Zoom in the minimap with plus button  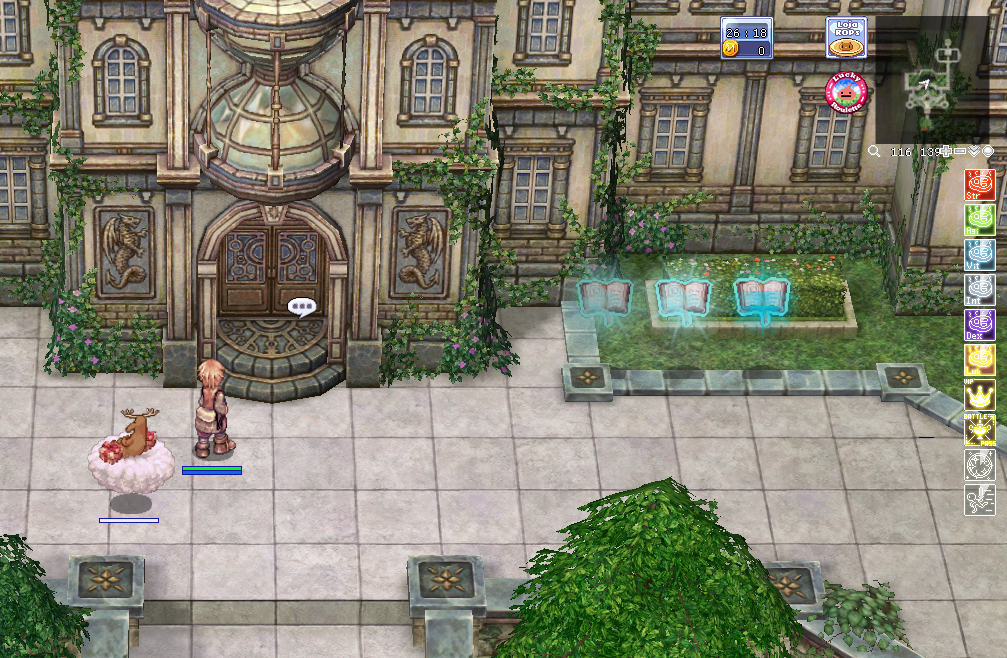click(x=944, y=151)
